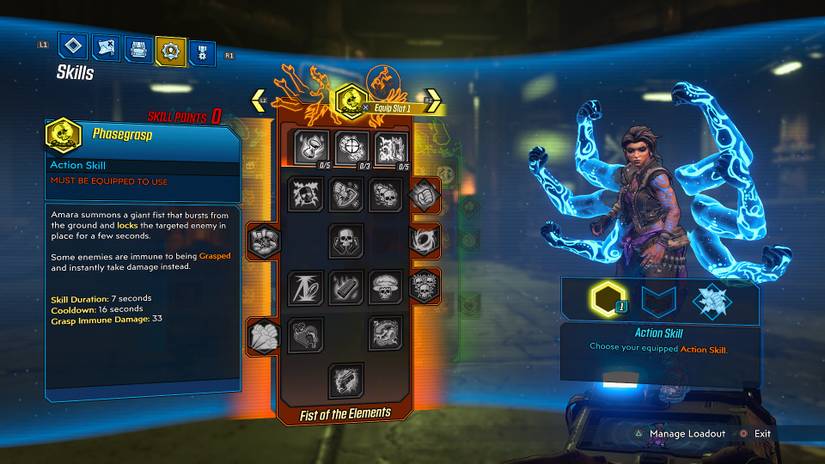Select the crosshair skill in the top row
The image size is (825, 464).
click(350, 149)
